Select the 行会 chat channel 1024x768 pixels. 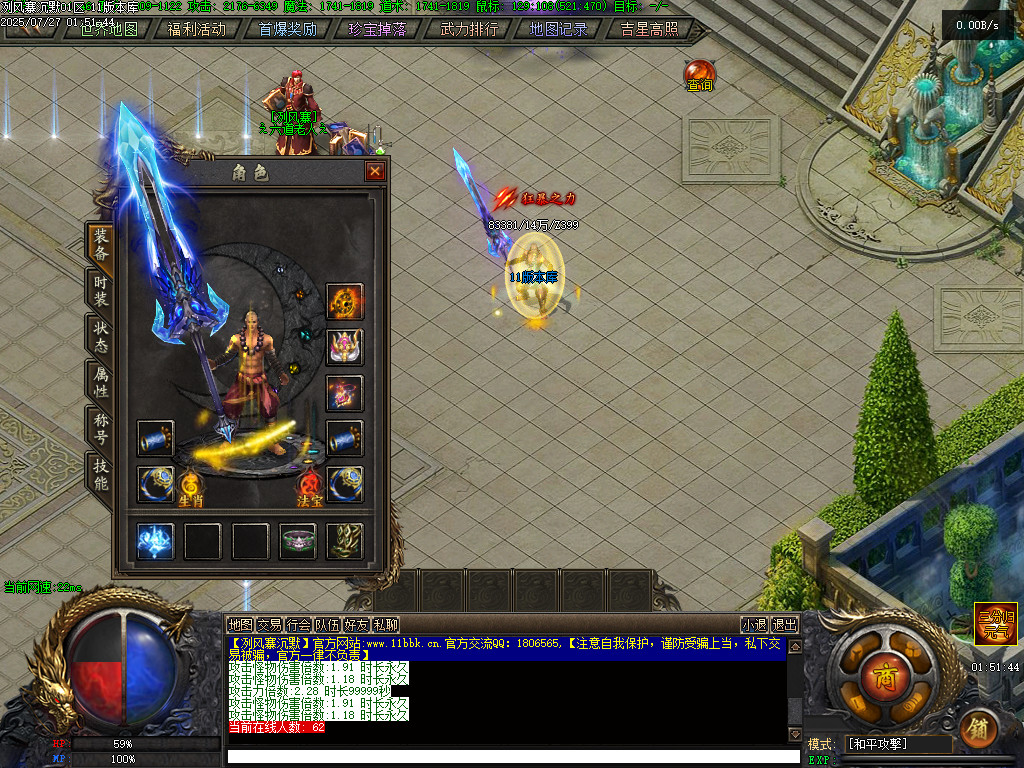pos(298,624)
